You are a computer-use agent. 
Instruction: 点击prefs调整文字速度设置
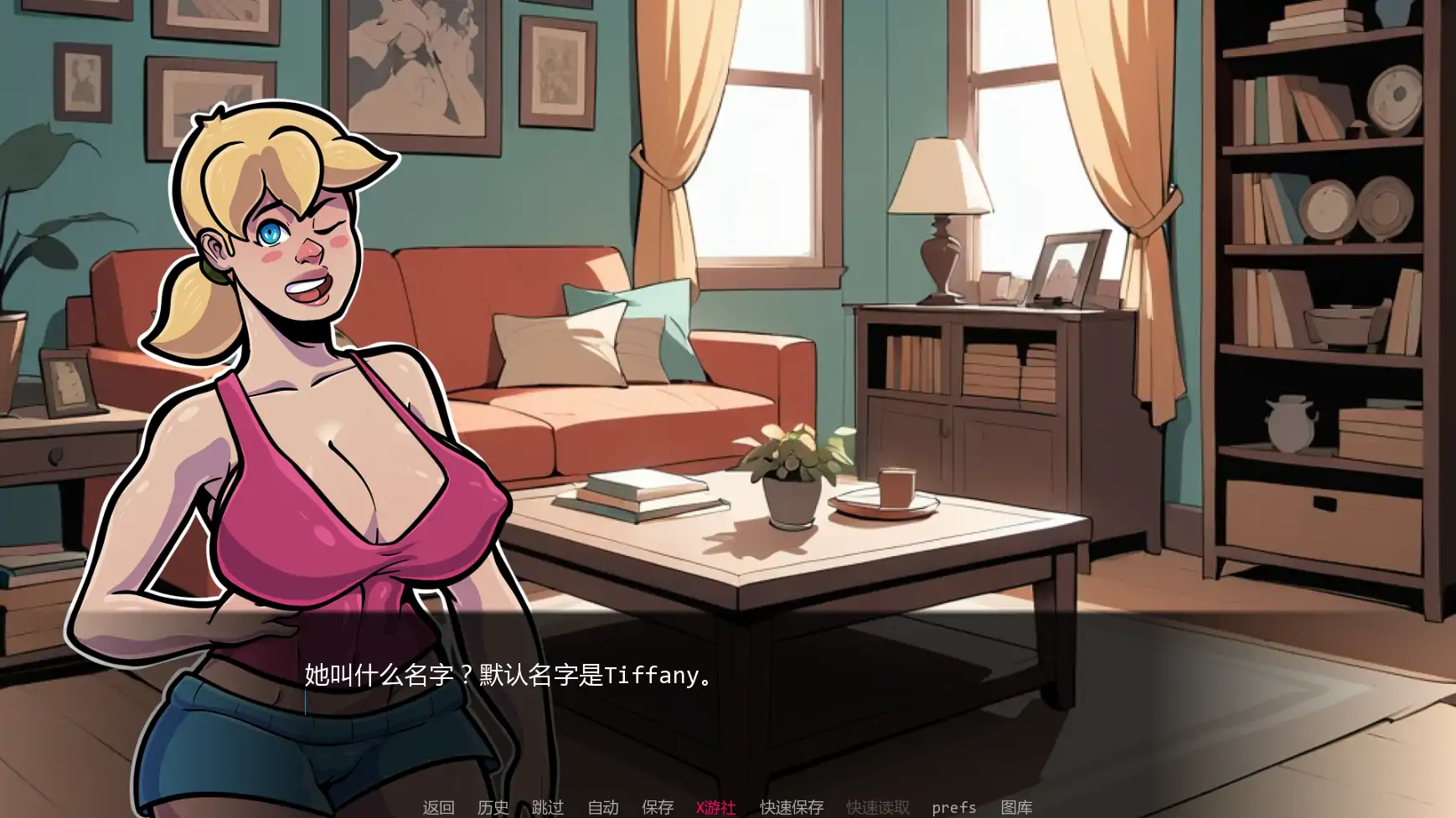tap(954, 807)
